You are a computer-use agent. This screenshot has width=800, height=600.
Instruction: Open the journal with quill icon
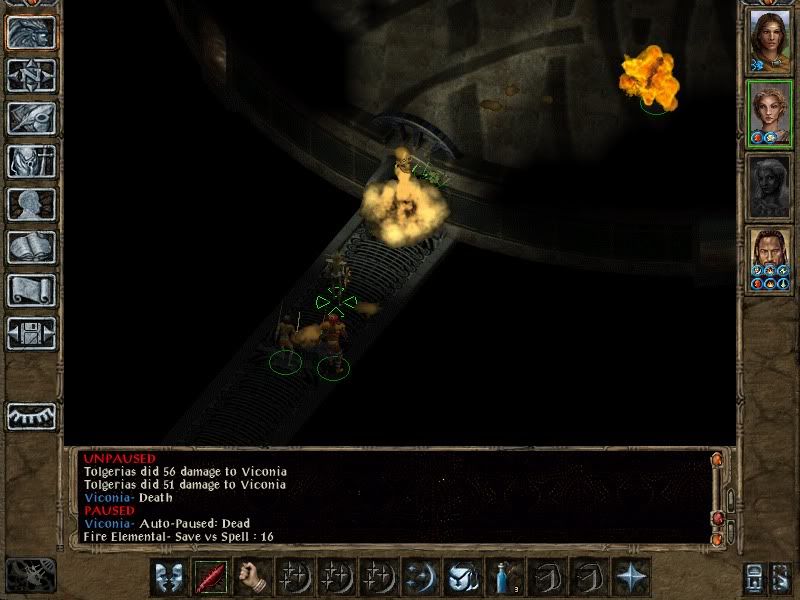(31, 118)
